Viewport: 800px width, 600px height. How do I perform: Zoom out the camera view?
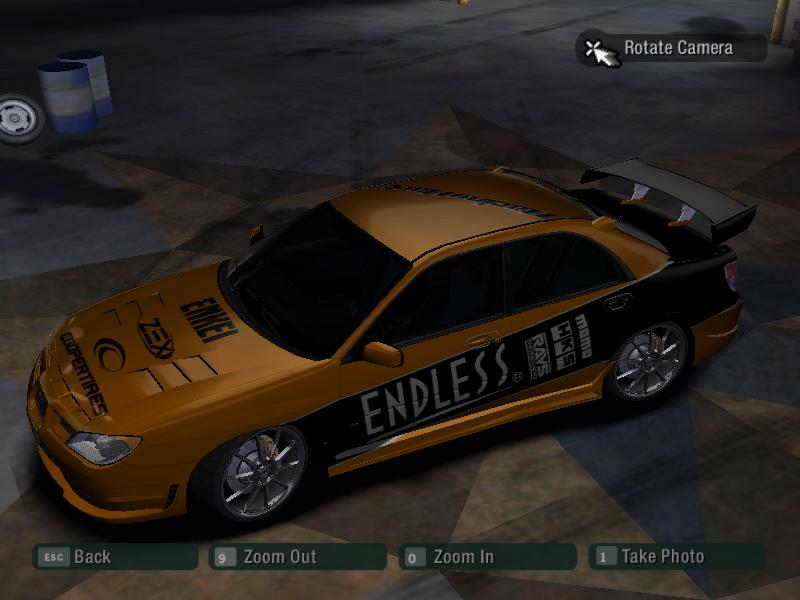point(297,557)
